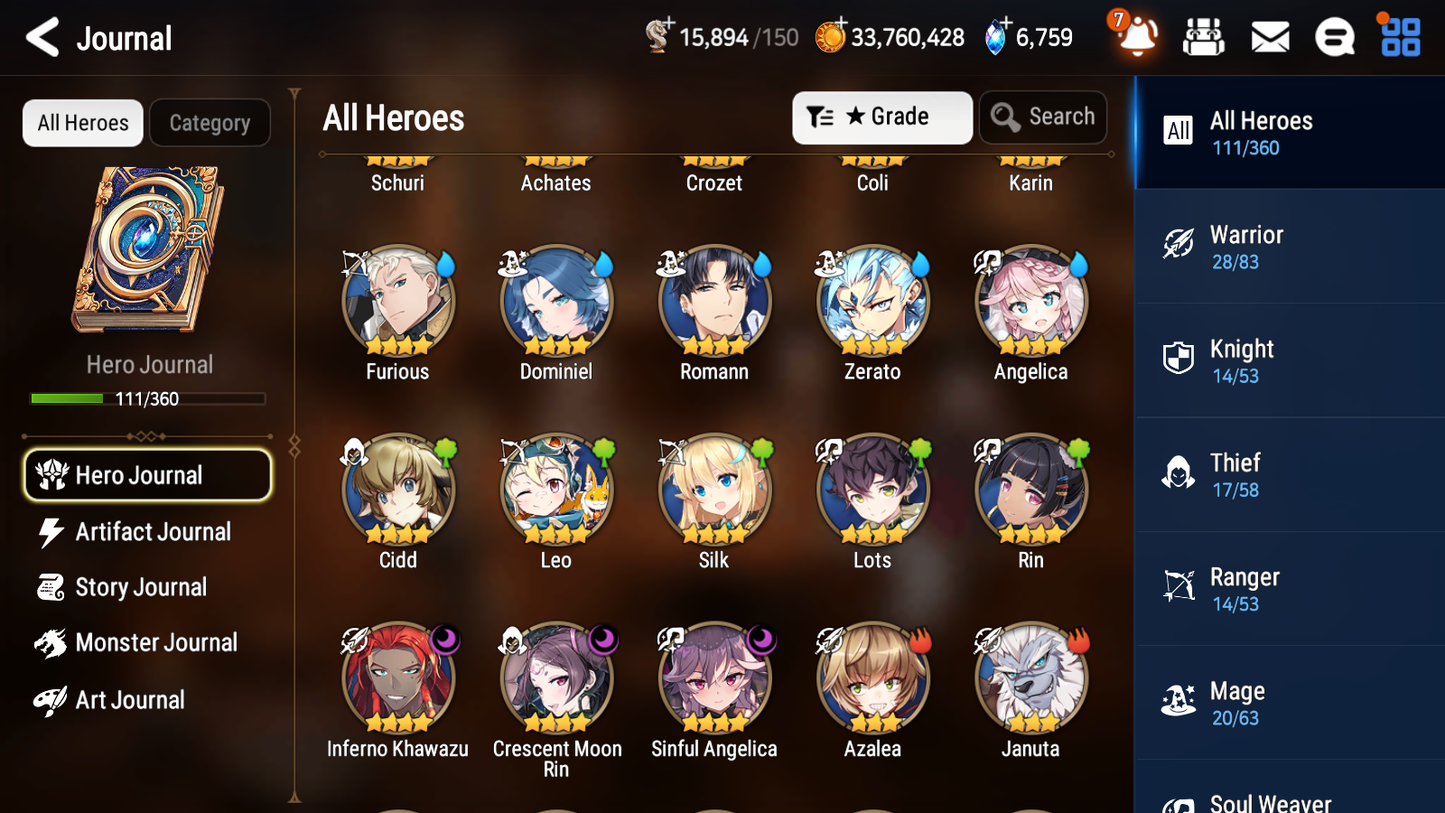This screenshot has width=1445, height=813.
Task: Select the Knight class filter
Action: pyautogui.click(x=1289, y=360)
